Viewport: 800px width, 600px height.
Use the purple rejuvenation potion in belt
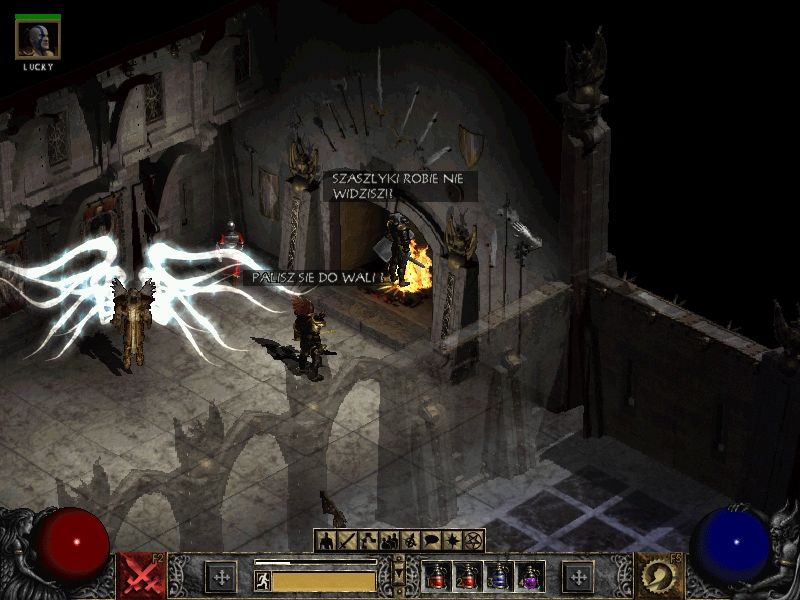pos(528,576)
